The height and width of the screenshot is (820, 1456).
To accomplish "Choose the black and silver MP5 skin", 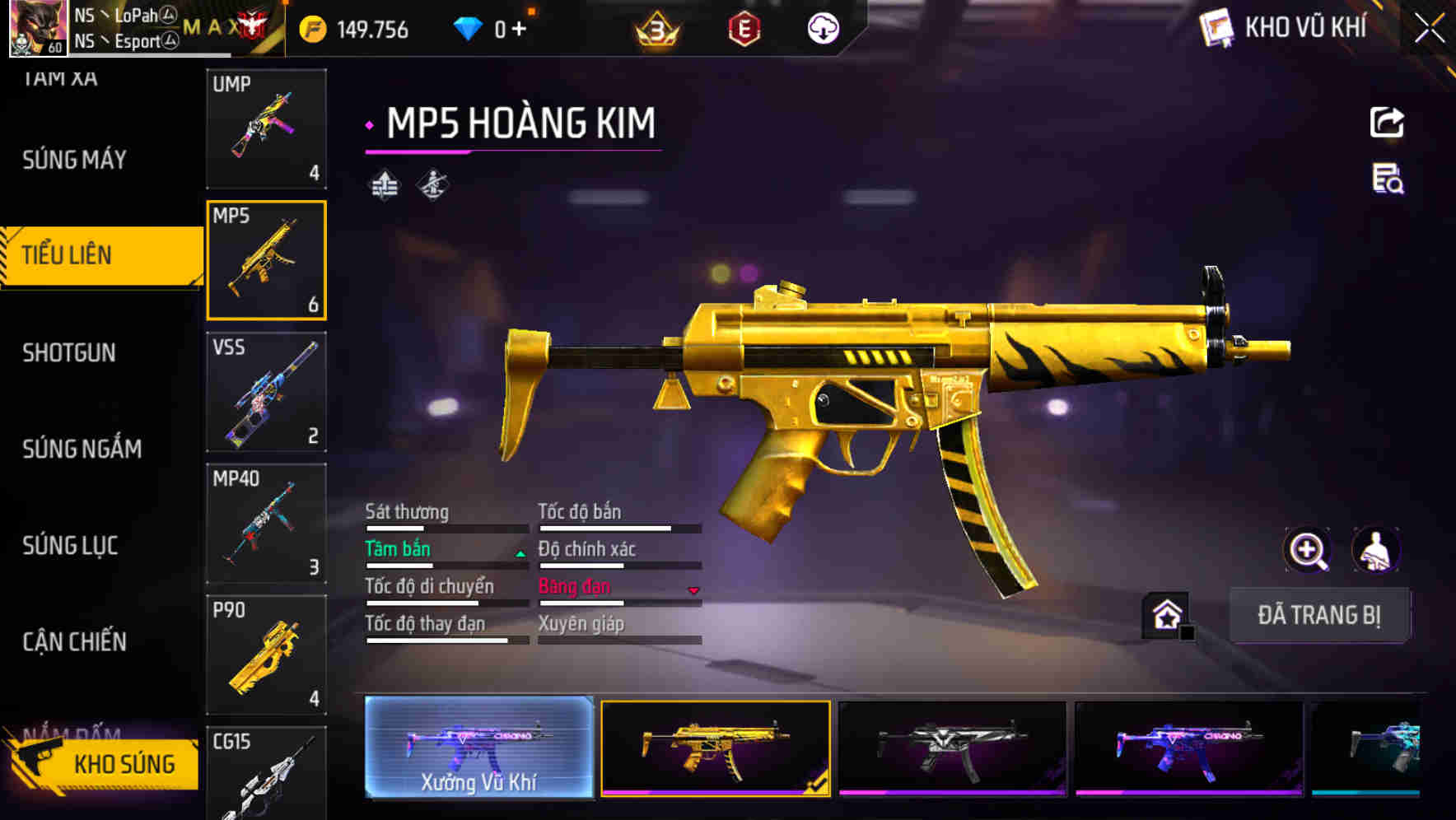I will pyautogui.click(x=952, y=748).
